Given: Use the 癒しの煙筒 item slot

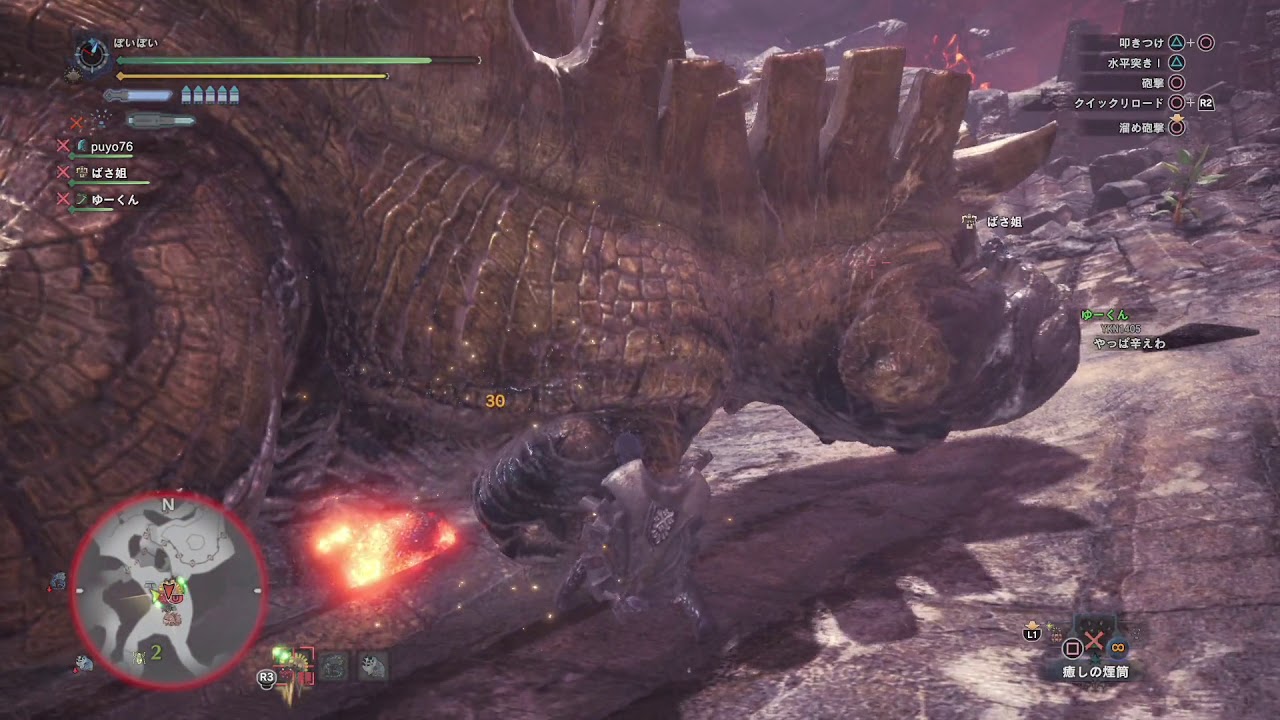Looking at the screenshot, I should point(1094,643).
